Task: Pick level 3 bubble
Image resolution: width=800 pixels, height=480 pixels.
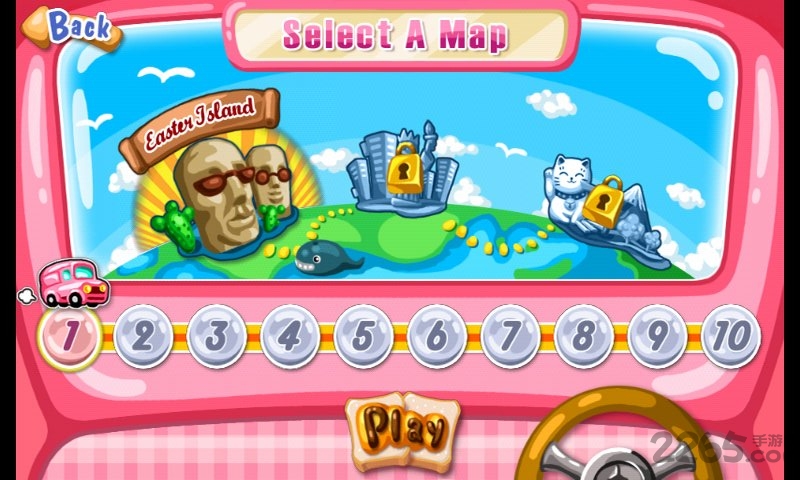Action: click(x=216, y=336)
